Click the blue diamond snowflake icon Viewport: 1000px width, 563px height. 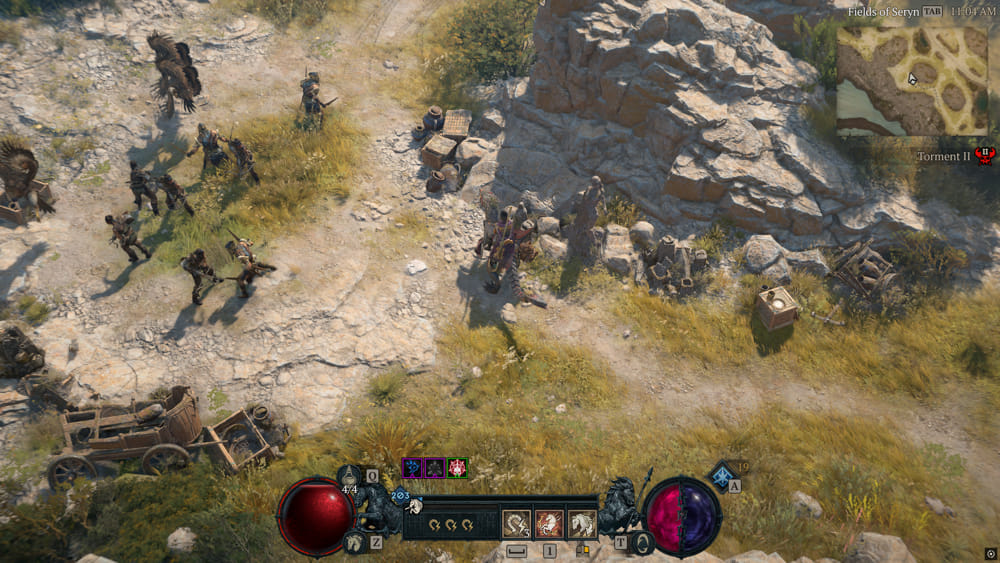tap(721, 475)
